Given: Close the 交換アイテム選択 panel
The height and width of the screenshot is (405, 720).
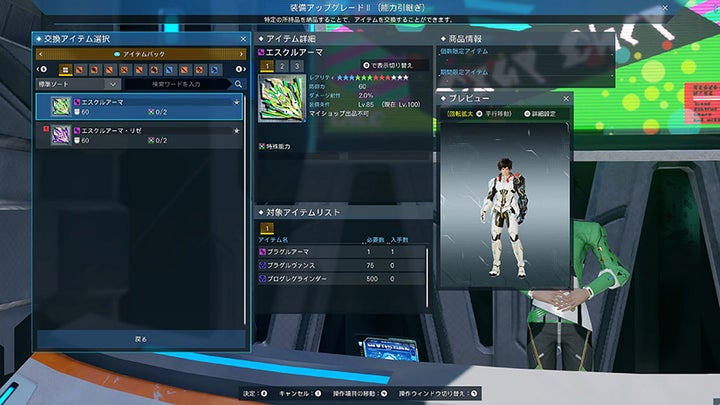Looking at the screenshot, I should click(x=243, y=39).
